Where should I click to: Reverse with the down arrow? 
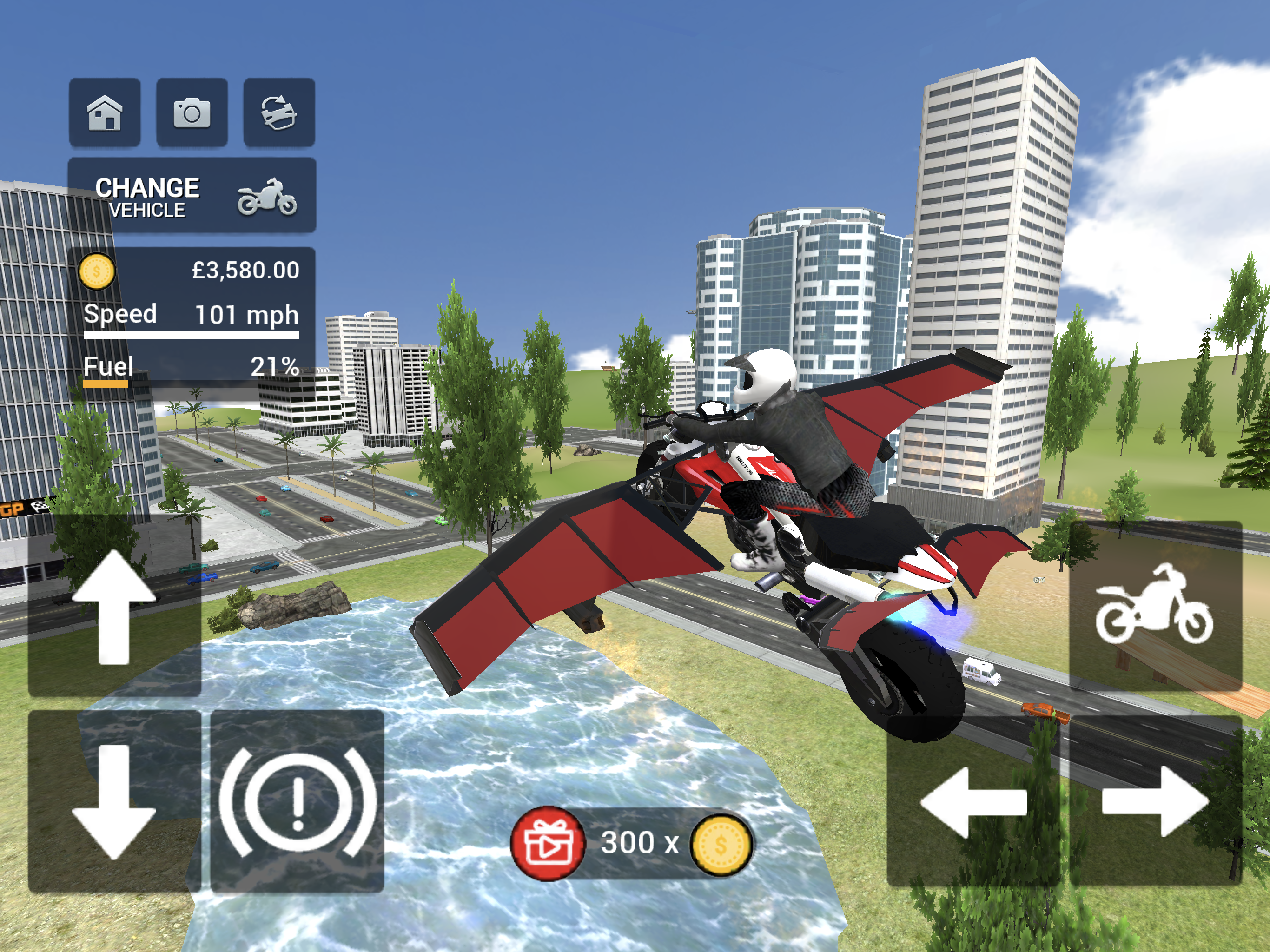pyautogui.click(x=114, y=801)
